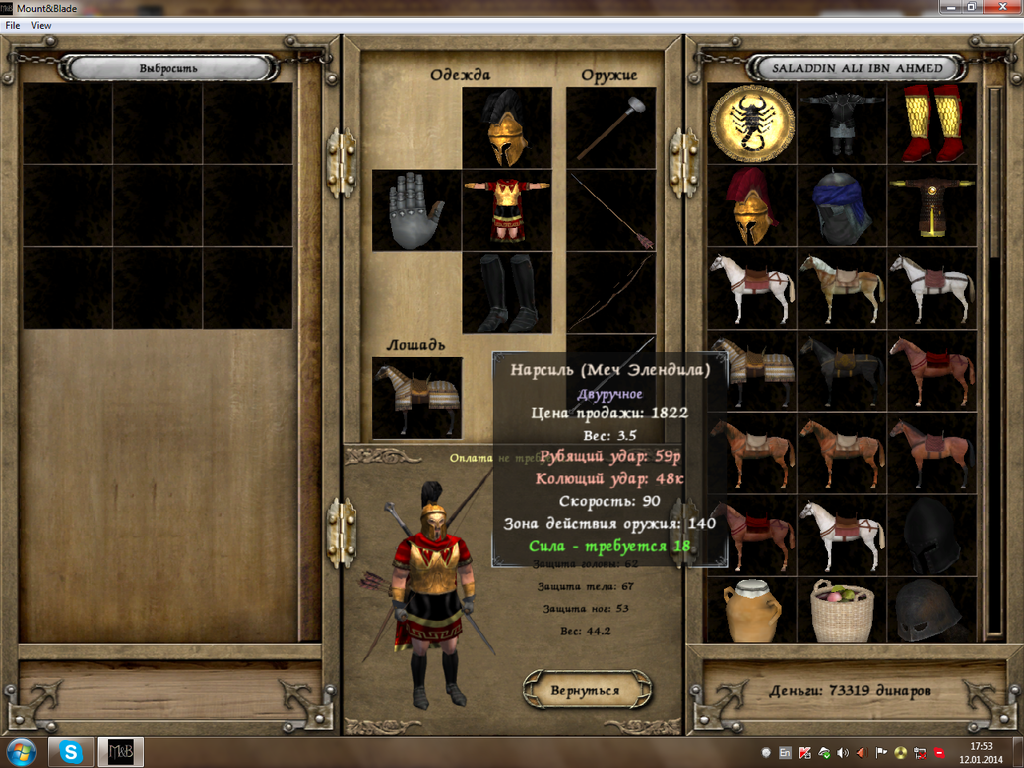
Task: Click the inventory scrollbar
Action: pyautogui.click(x=994, y=360)
